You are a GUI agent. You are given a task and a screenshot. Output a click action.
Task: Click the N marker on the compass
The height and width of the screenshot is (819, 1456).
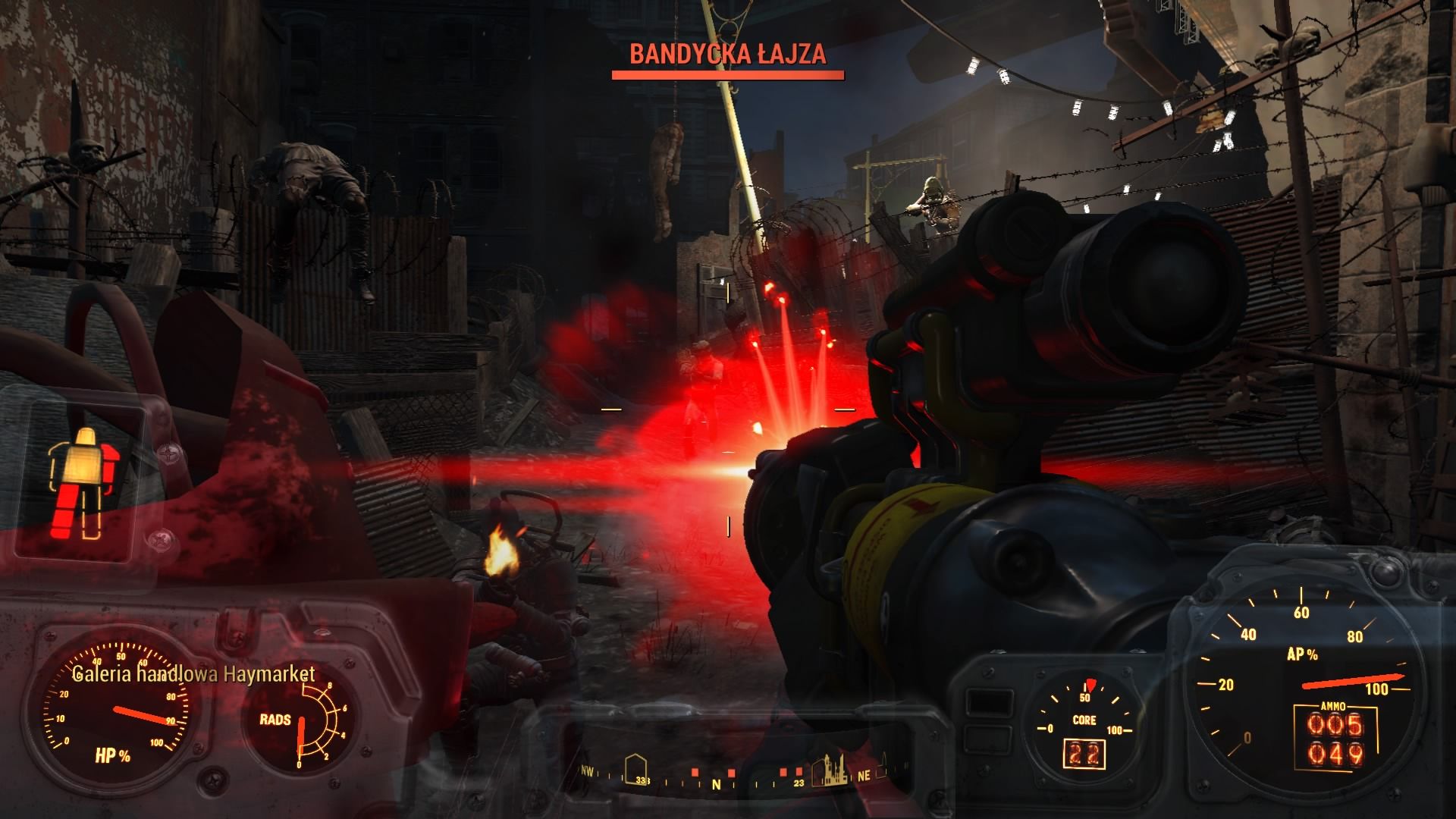pyautogui.click(x=715, y=785)
